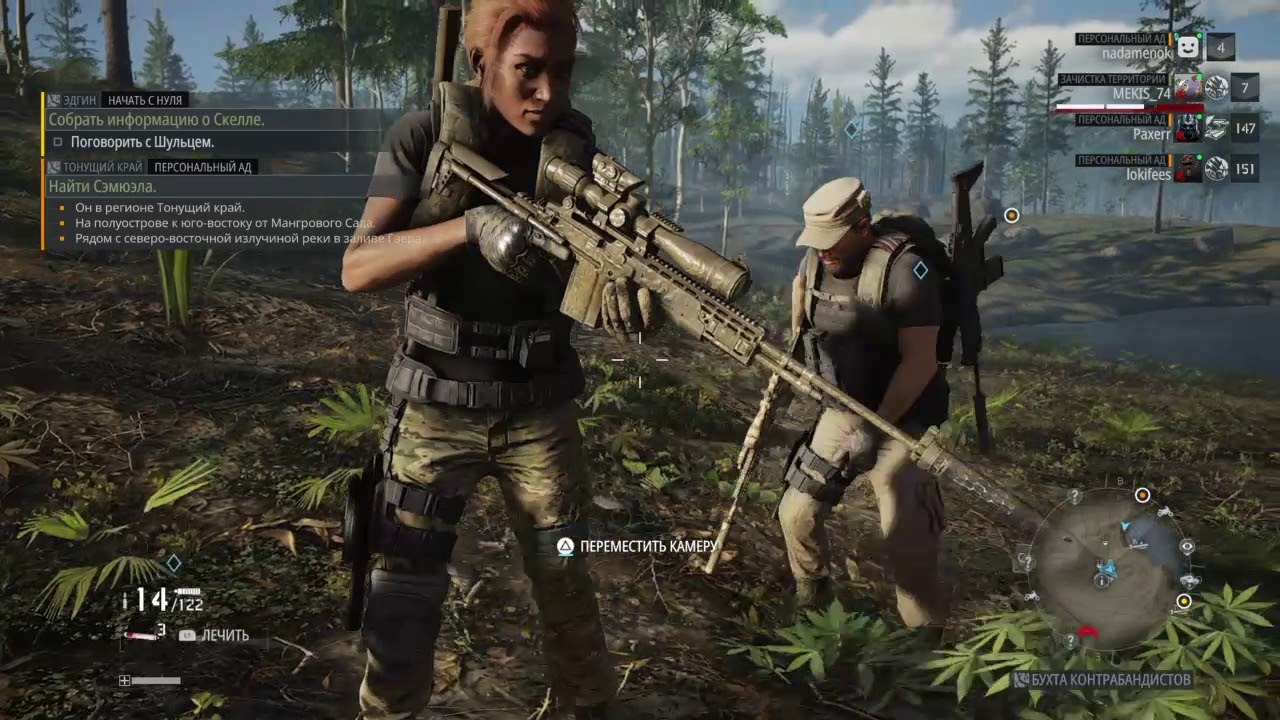The height and width of the screenshot is (720, 1280).
Task: Click the 'Бухта контрабандистов' location label
Action: [1105, 680]
